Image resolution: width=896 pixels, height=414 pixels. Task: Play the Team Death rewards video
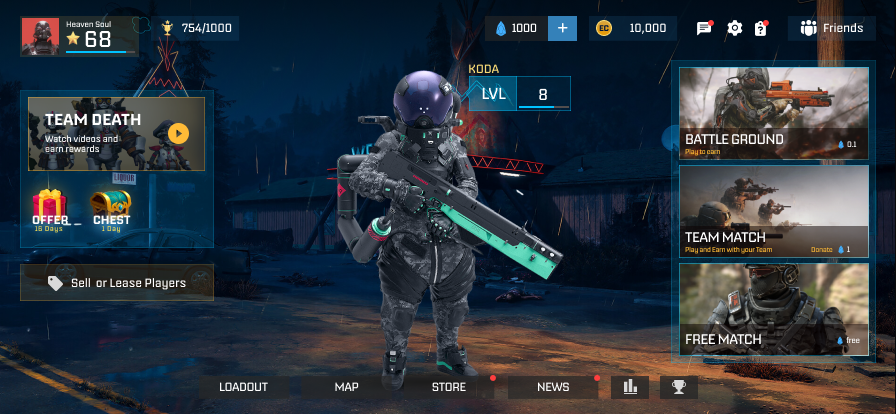[178, 132]
